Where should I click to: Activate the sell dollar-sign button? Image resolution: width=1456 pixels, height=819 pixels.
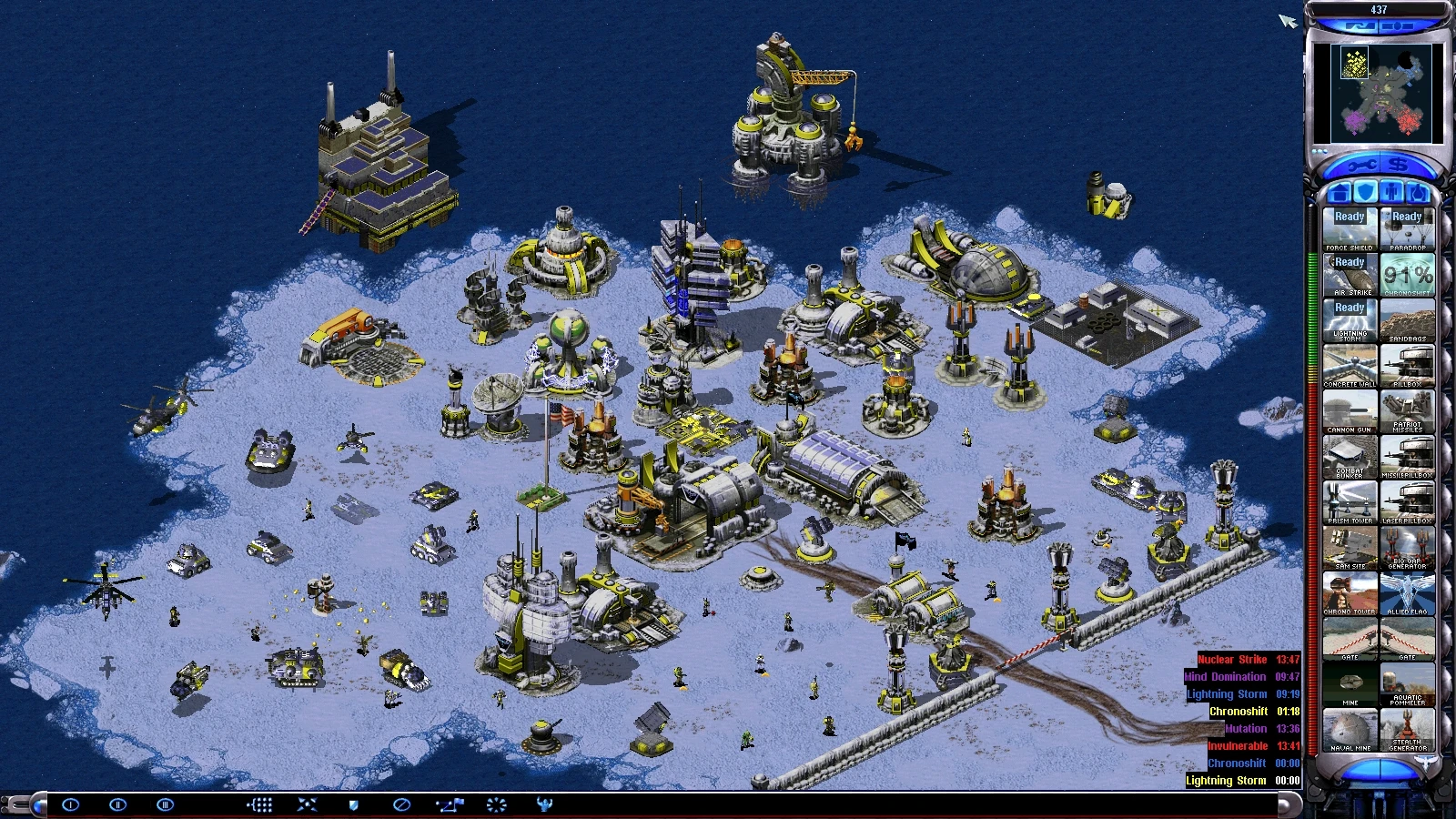1399,166
